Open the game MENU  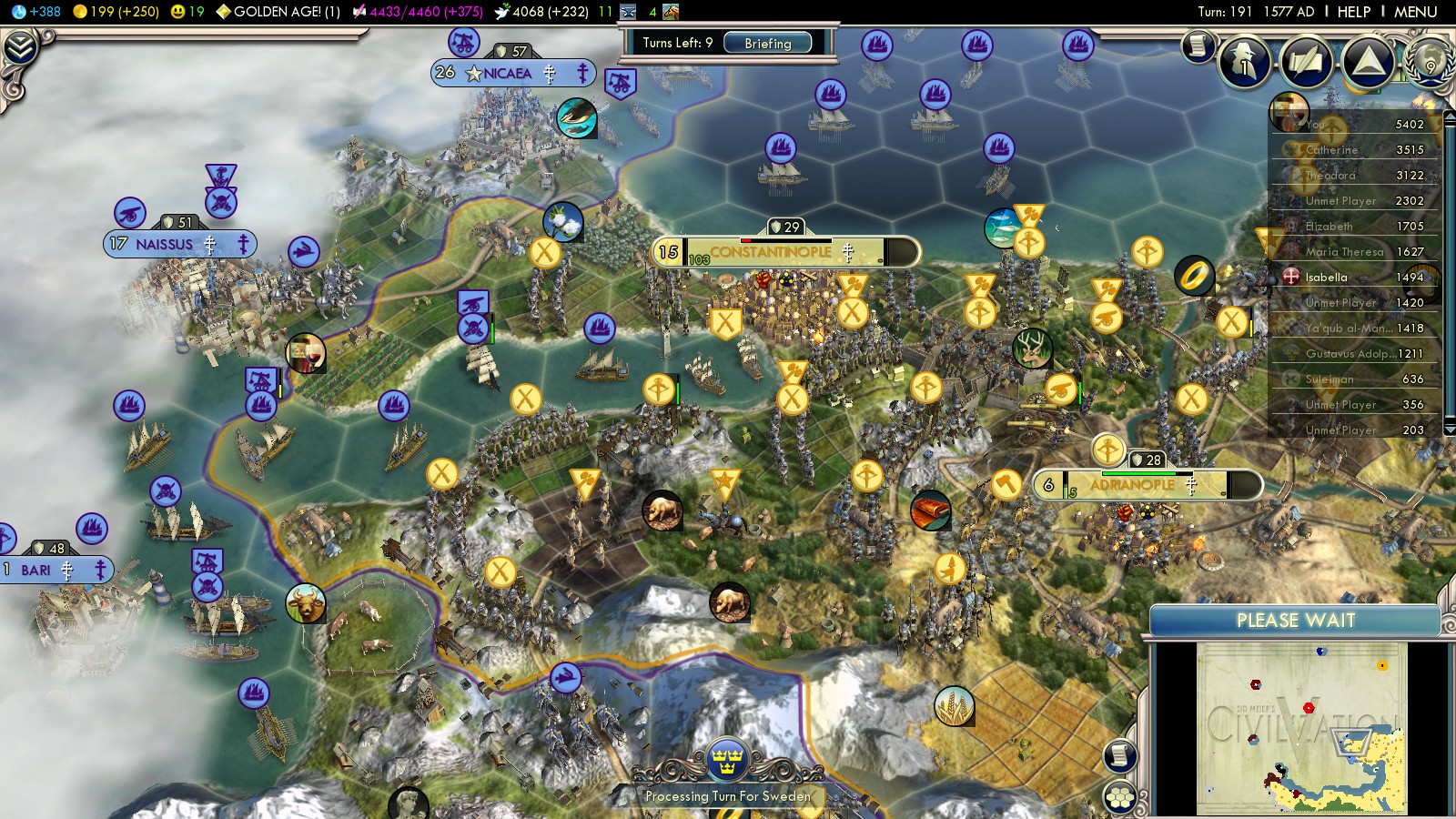click(x=1415, y=12)
